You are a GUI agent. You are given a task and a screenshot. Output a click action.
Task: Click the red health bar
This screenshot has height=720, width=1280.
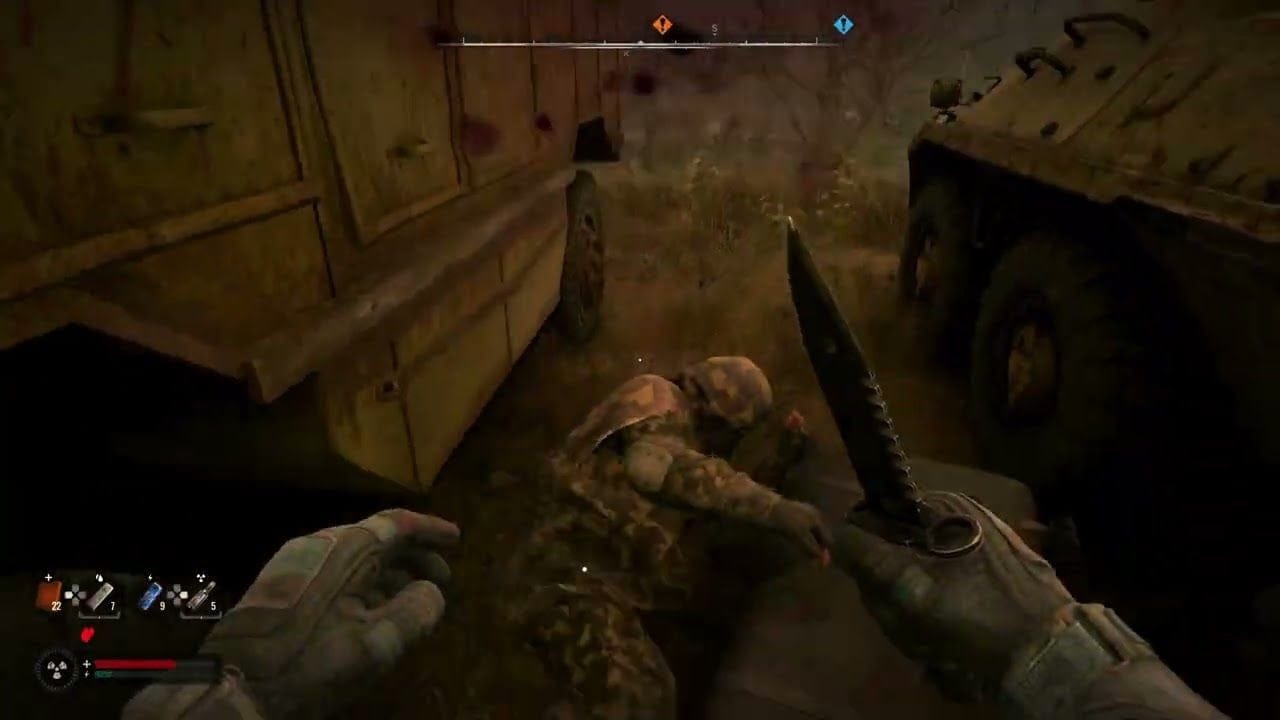point(135,663)
